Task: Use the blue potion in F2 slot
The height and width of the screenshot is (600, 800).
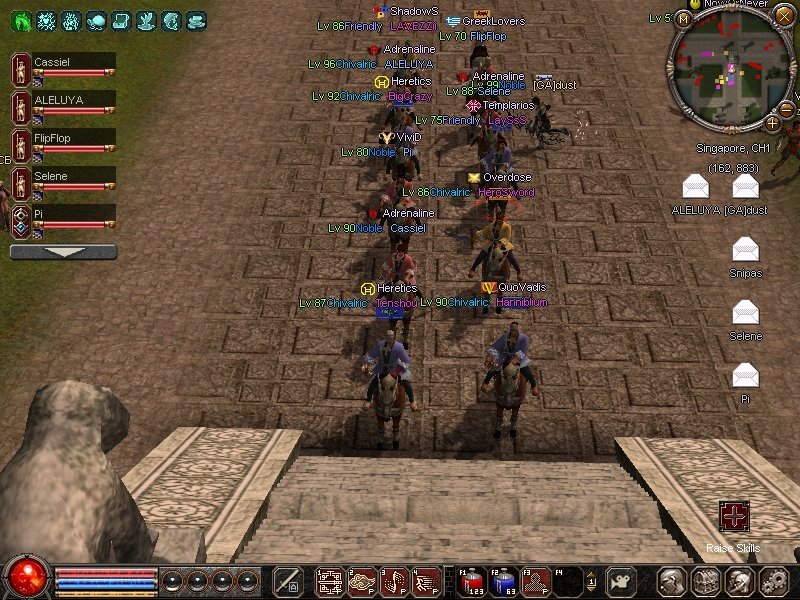Action: pyautogui.click(x=504, y=581)
